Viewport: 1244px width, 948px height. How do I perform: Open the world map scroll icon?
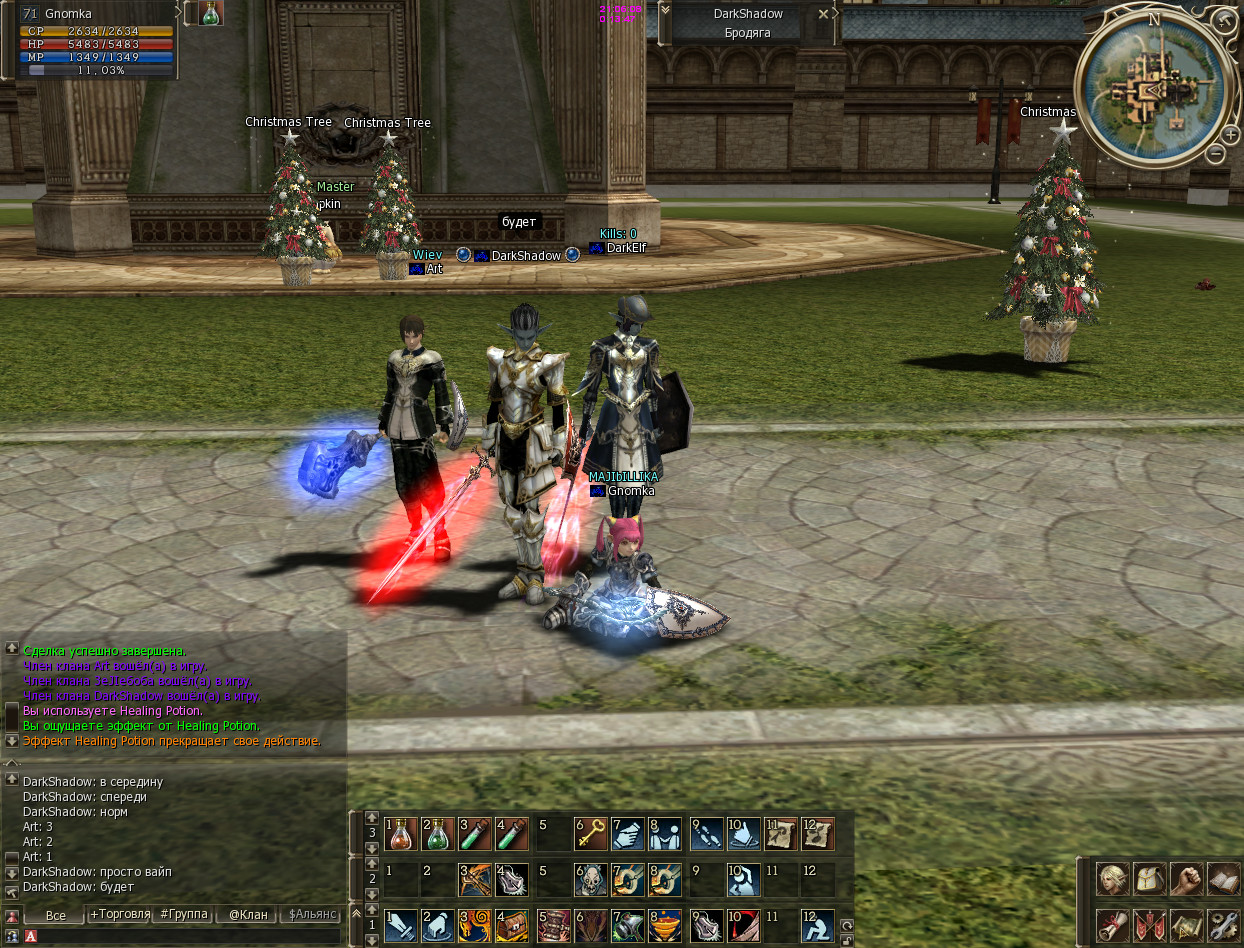[x=1186, y=925]
